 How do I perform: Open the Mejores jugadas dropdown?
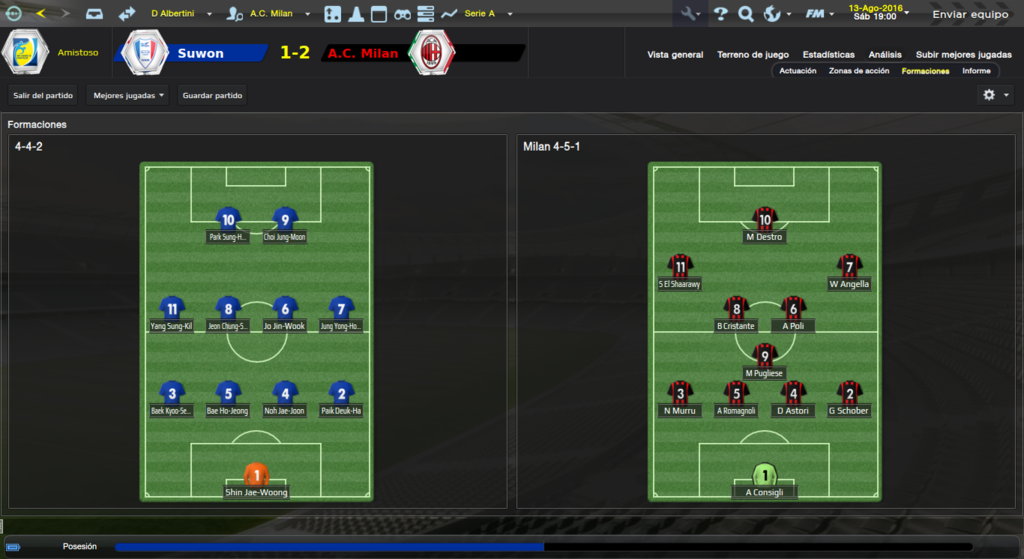128,95
